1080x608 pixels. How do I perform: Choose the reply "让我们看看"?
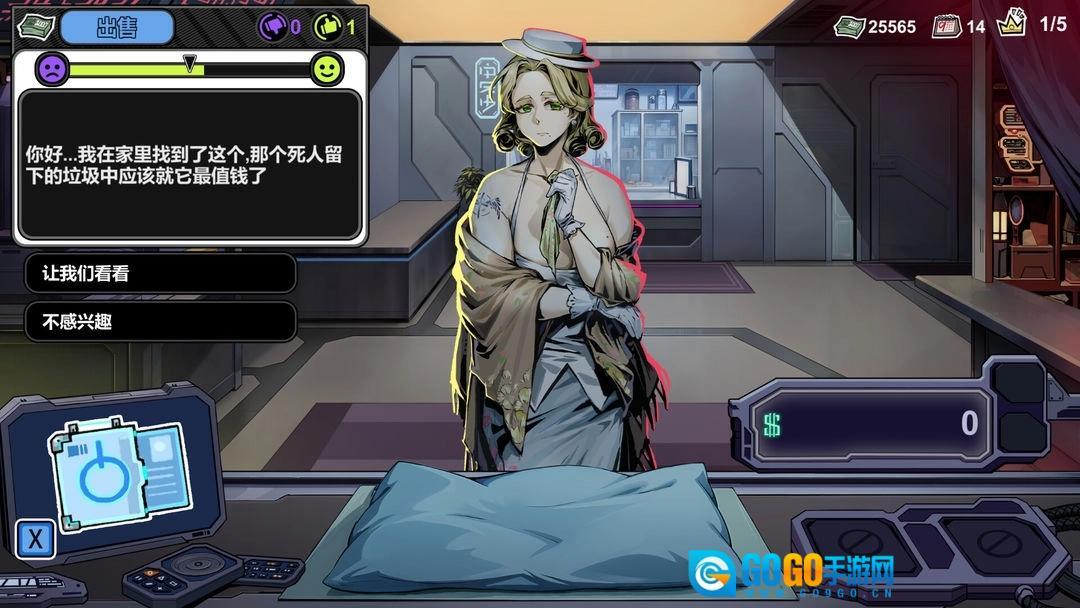(x=160, y=273)
